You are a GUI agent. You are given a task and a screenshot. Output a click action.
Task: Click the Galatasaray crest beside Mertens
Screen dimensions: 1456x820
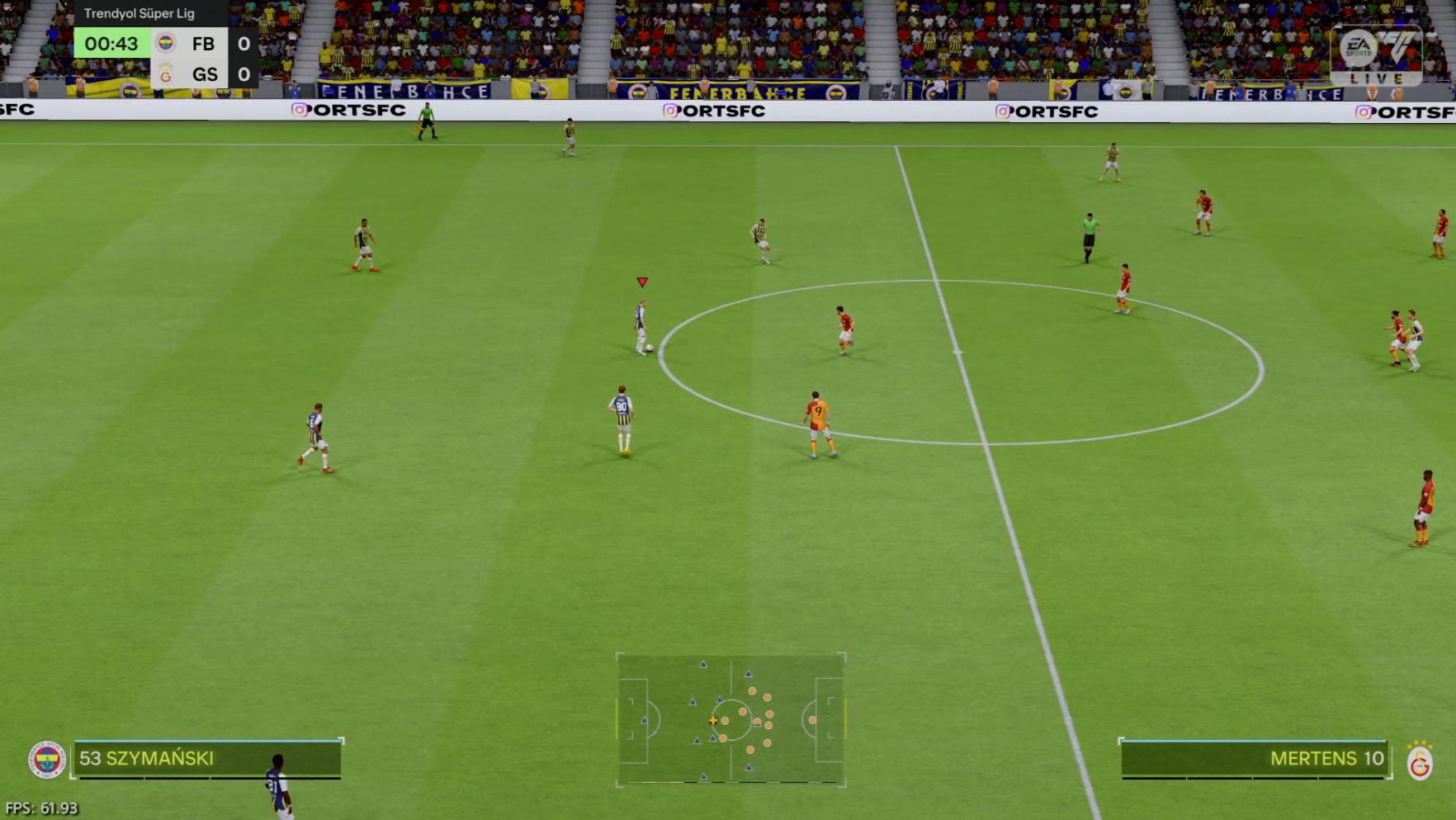click(1420, 761)
